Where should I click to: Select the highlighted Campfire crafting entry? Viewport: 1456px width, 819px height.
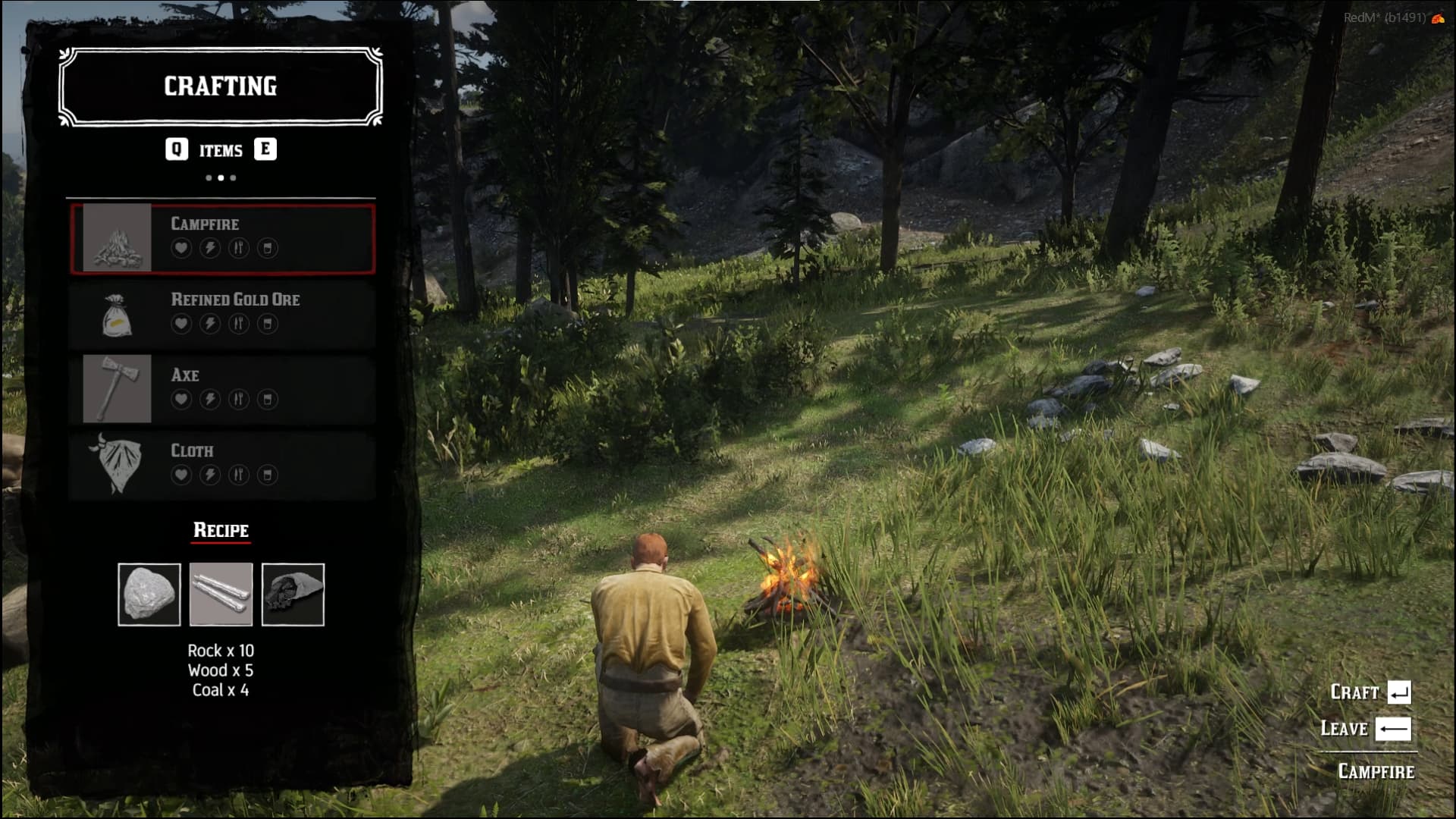(x=222, y=240)
